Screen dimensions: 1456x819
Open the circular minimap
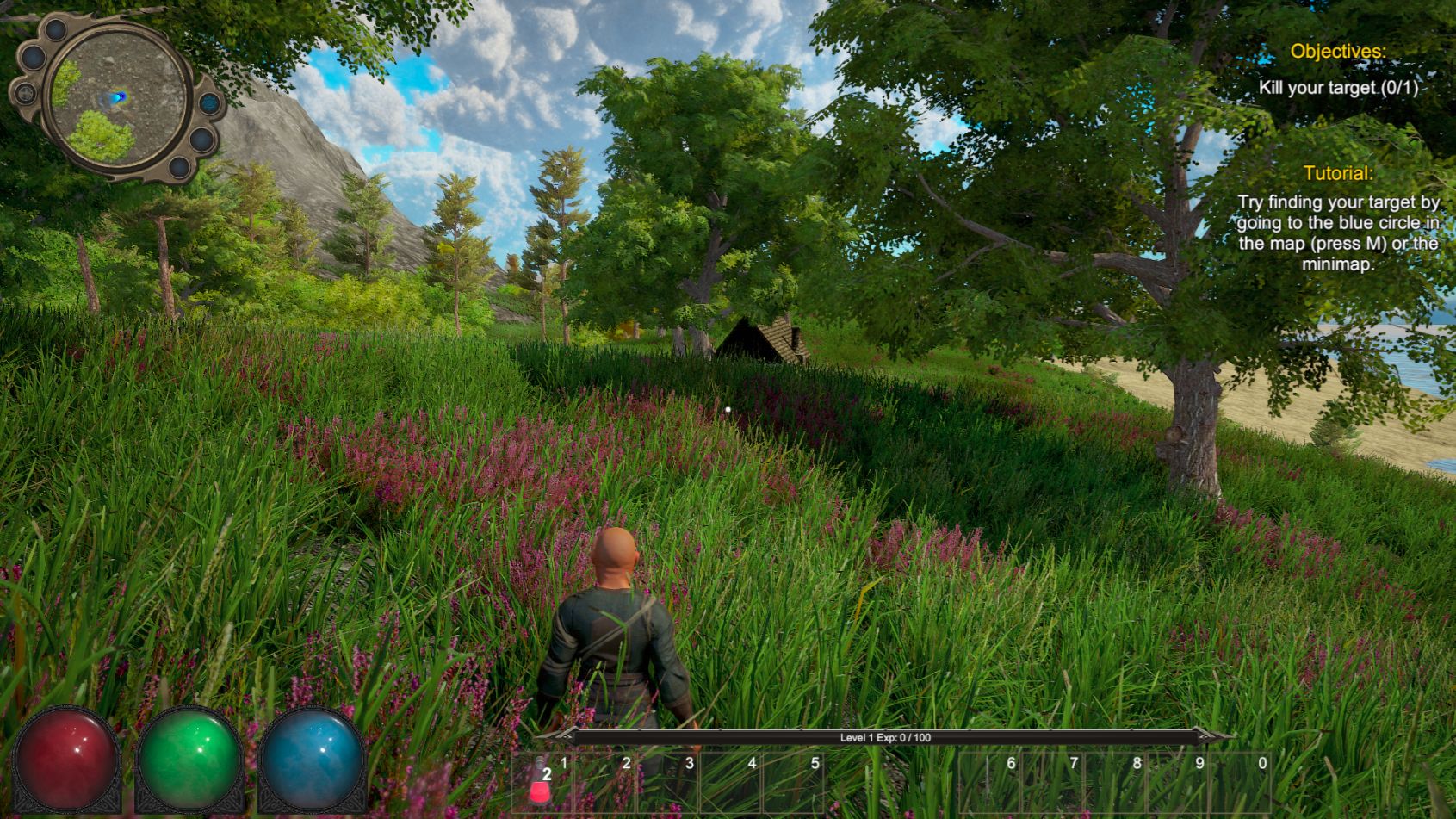coord(117,96)
